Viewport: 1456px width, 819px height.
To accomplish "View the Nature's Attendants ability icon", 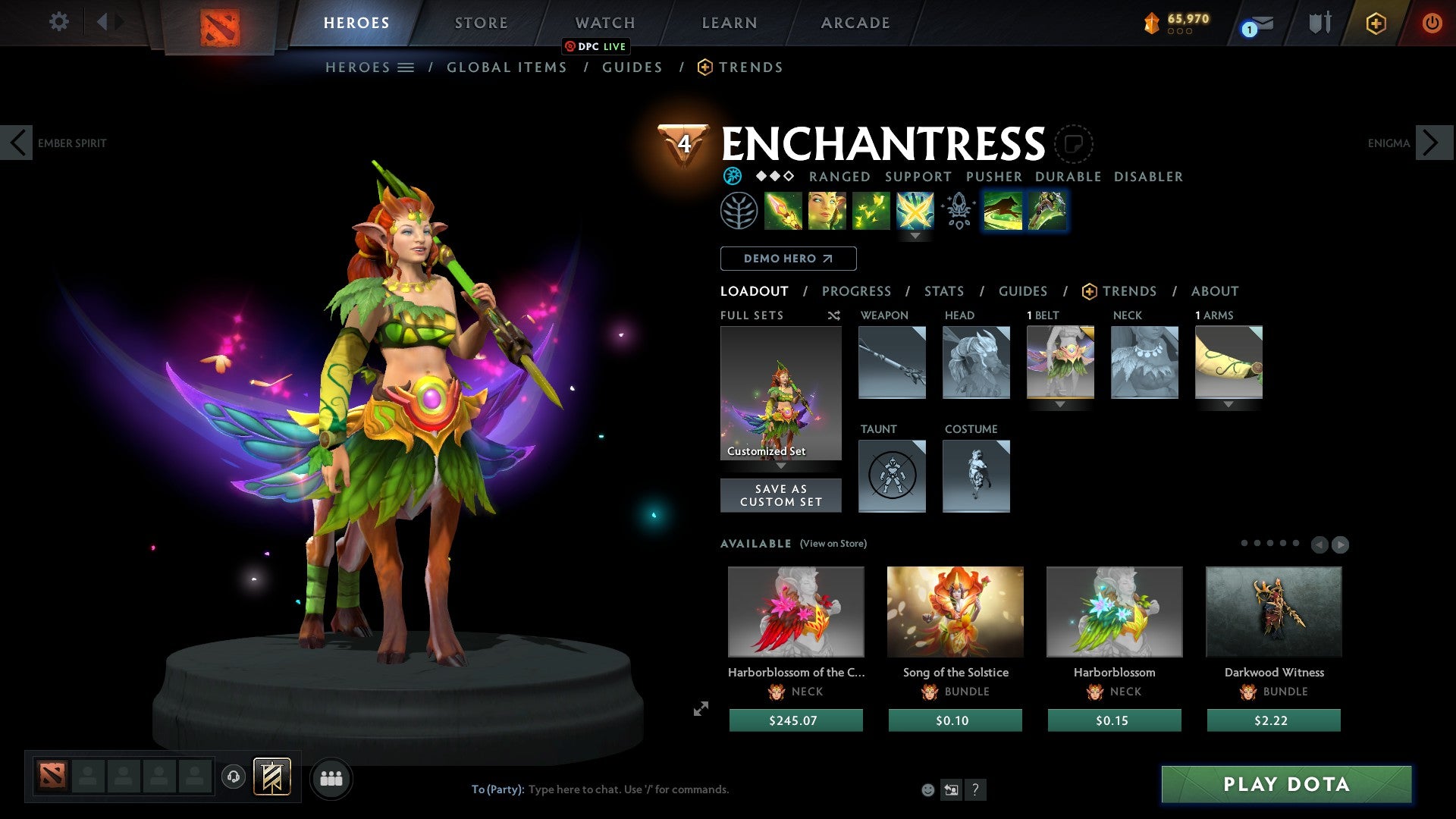I will point(873,213).
